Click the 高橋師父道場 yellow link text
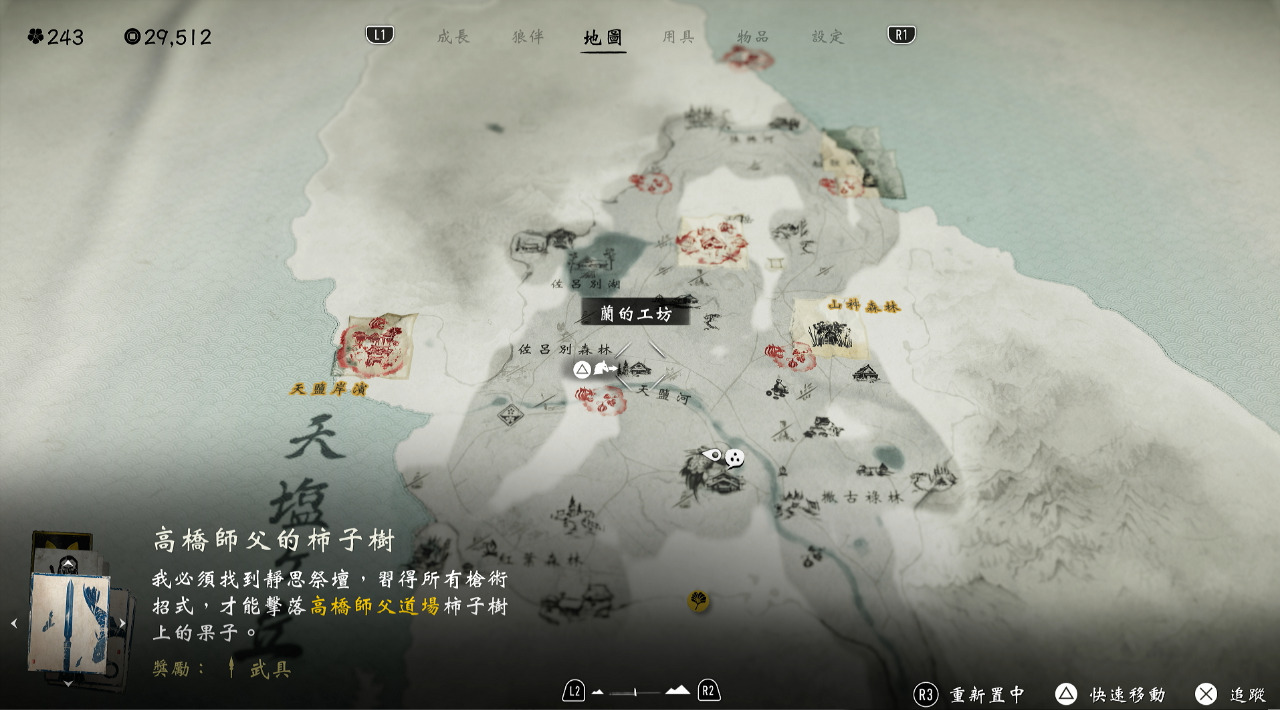1280x710 pixels. (x=375, y=607)
